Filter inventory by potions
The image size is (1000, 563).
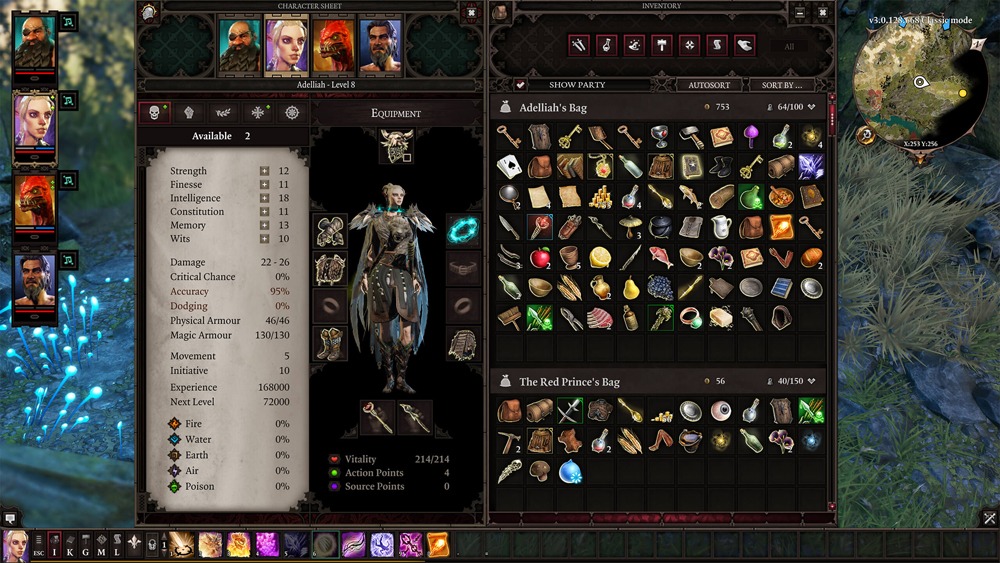click(x=607, y=45)
